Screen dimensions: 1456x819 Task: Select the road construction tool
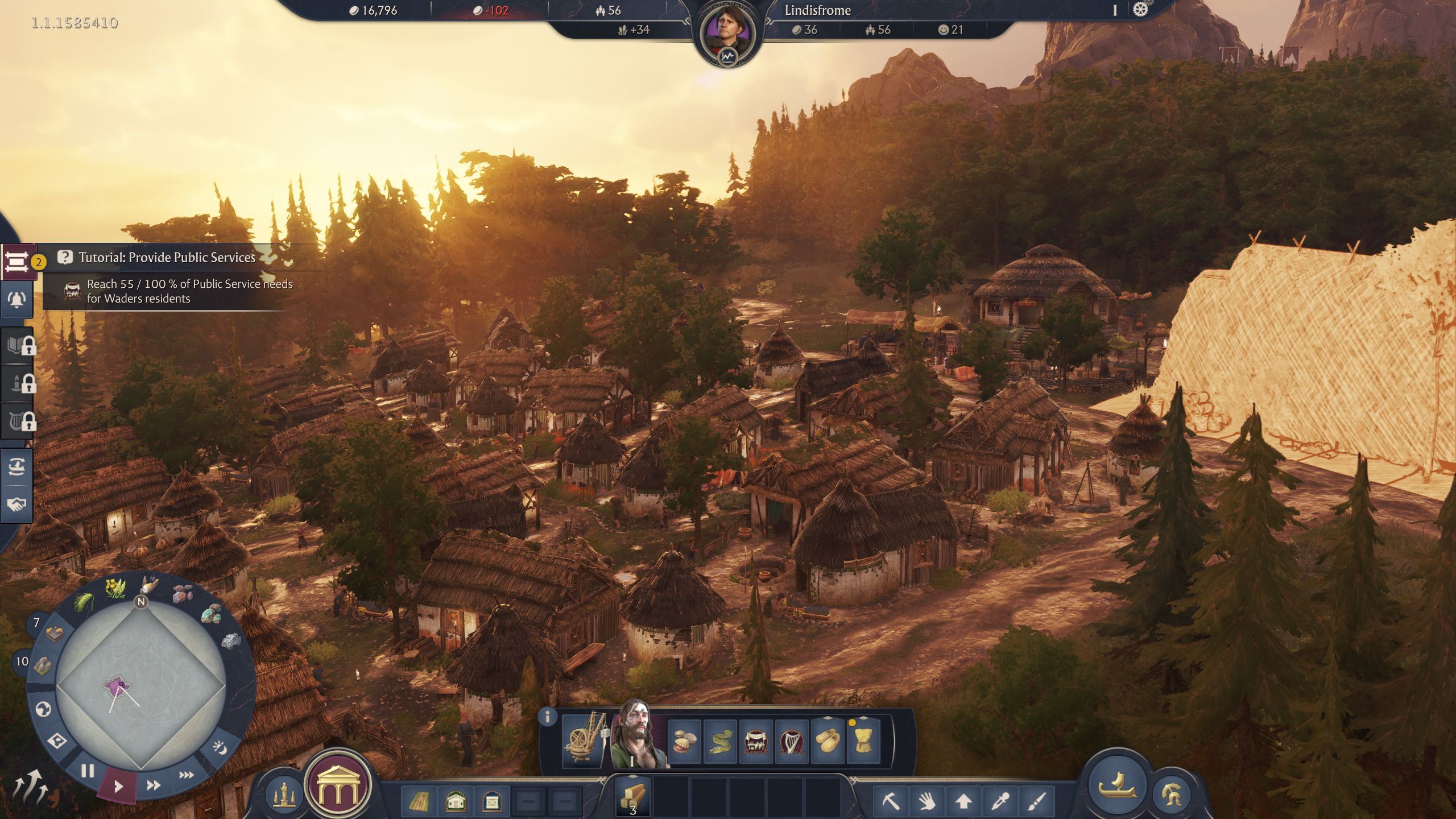(x=419, y=801)
